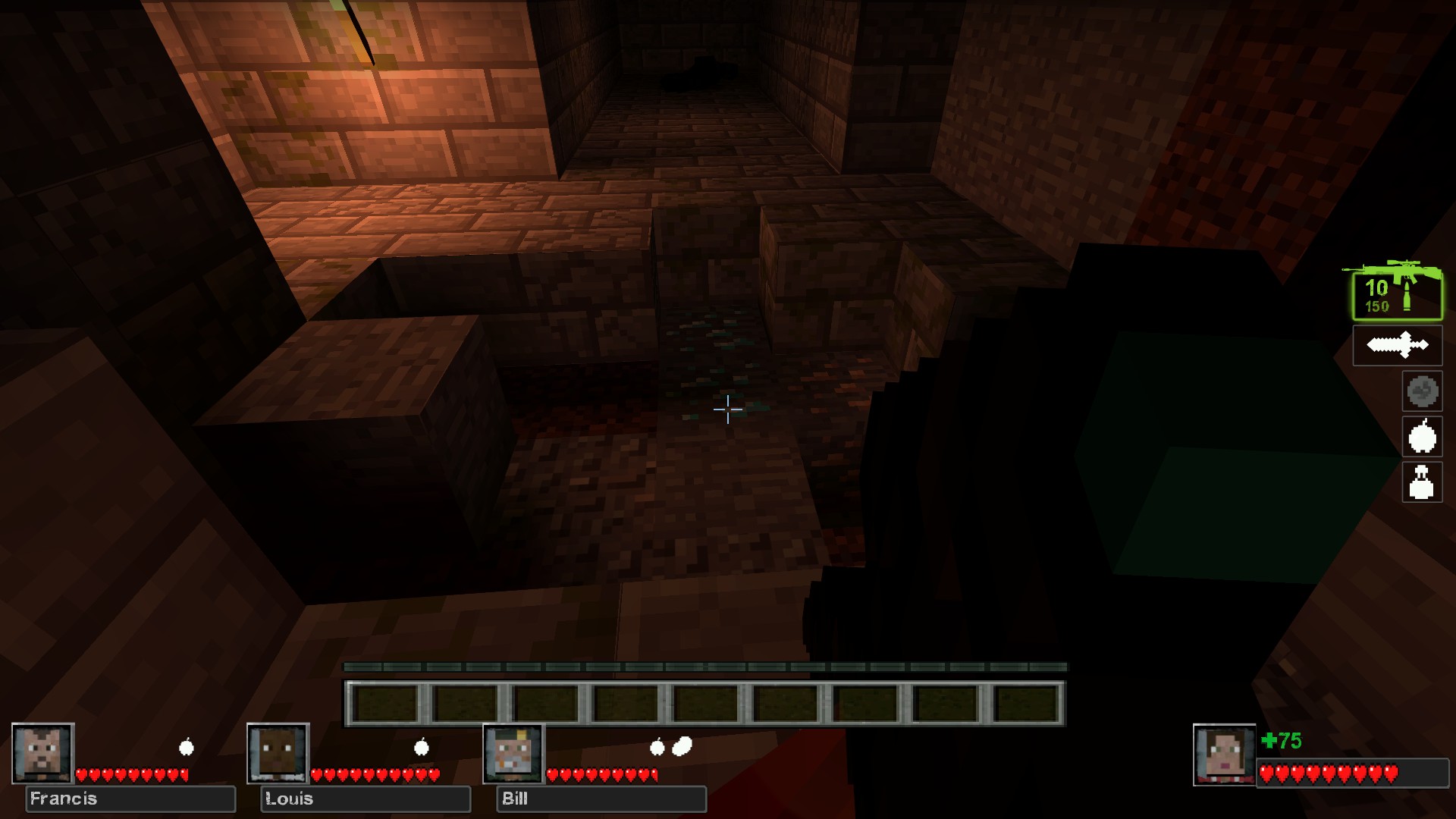Click Francis's teammate portrait
Screen dimensions: 1456x819
(43, 753)
